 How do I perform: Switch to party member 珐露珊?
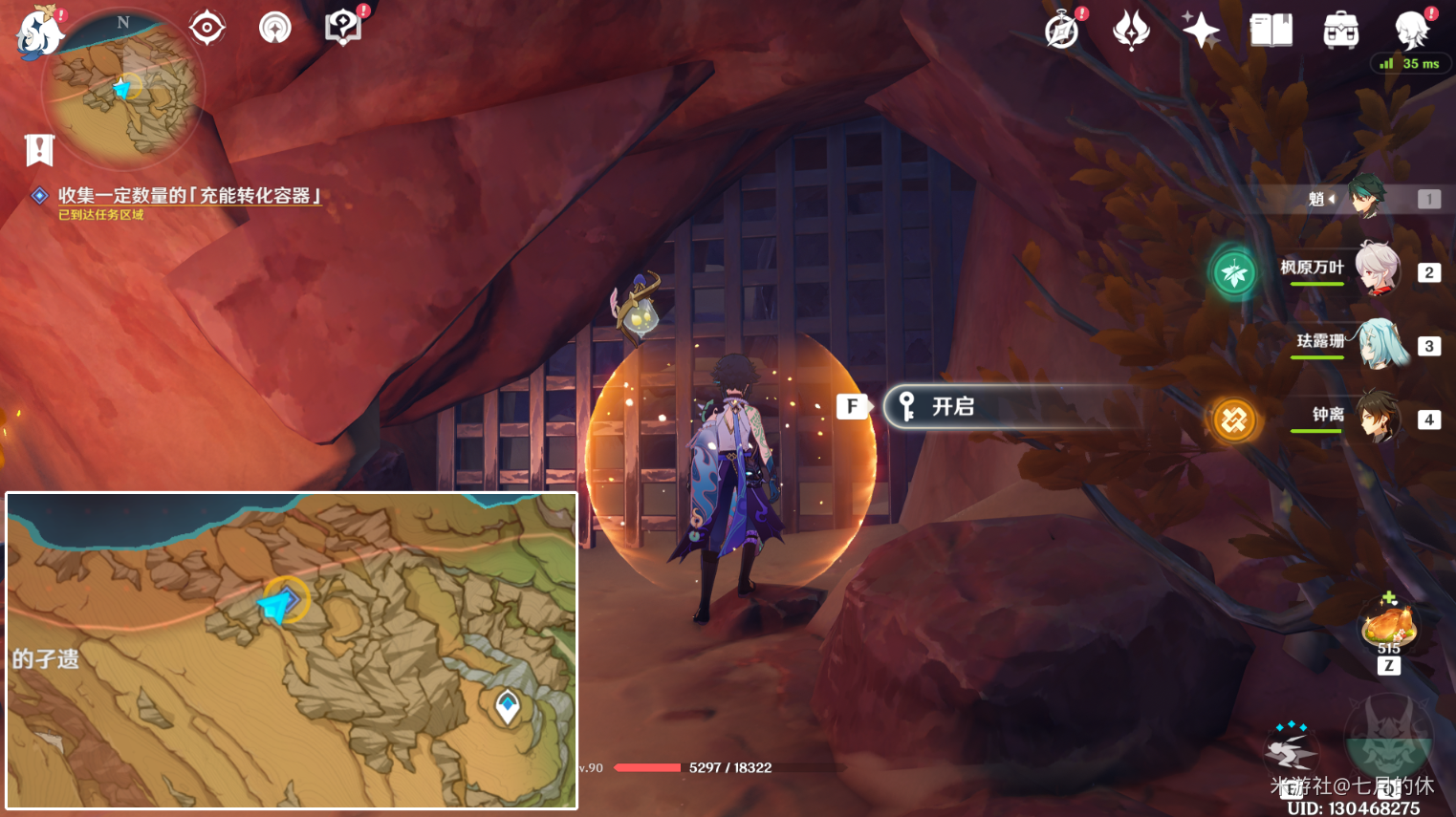pos(1381,344)
